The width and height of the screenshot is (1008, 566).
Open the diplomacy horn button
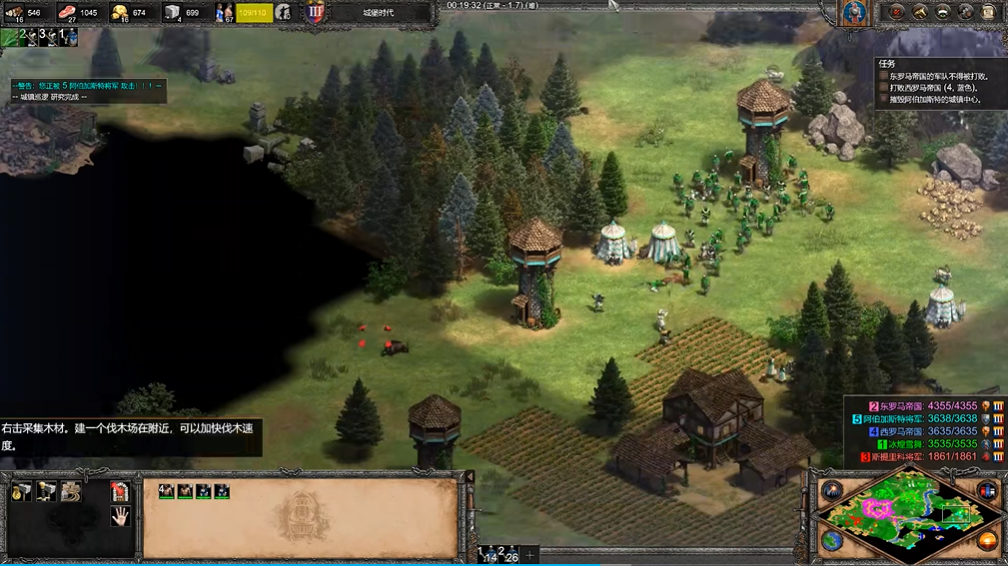click(x=918, y=12)
